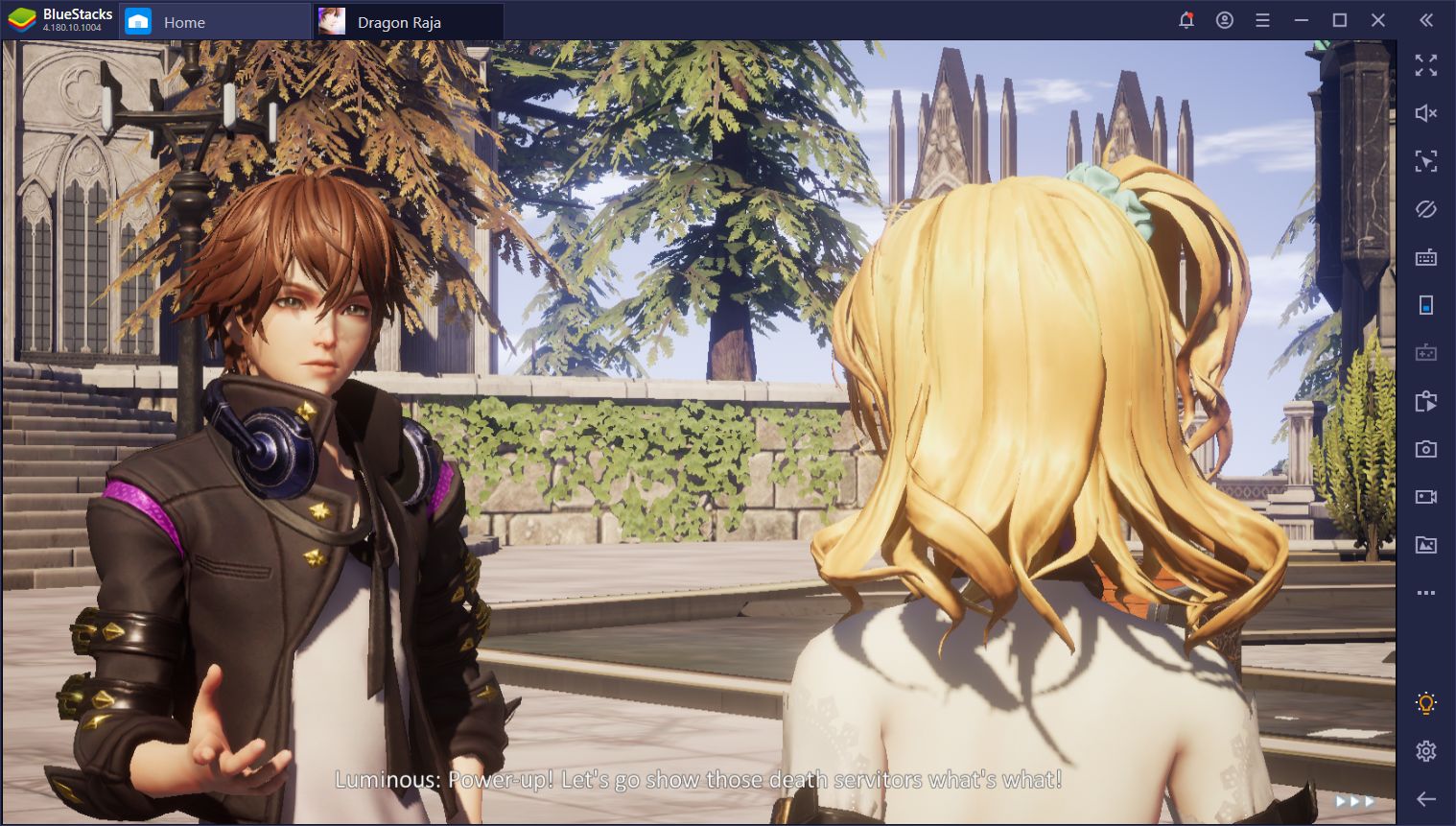
Task: Start screen recording with the video camera icon
Action: 1426,497
